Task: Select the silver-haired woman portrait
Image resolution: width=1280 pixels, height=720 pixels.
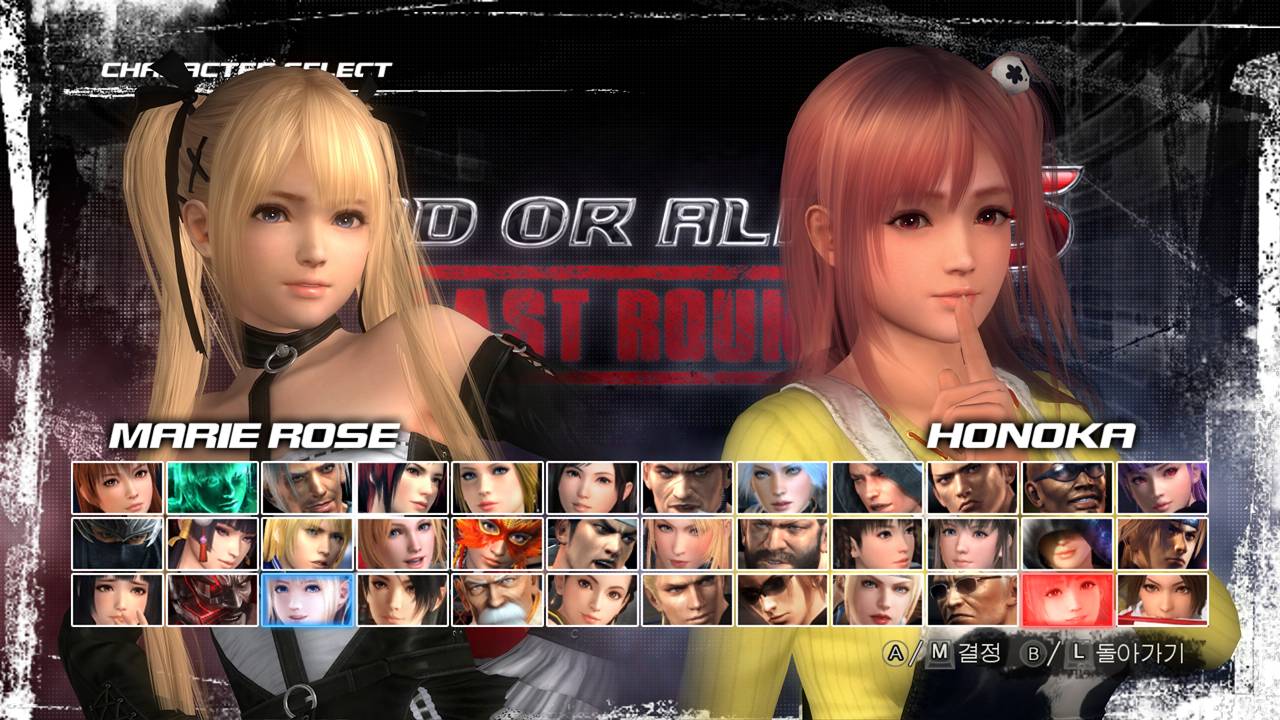Action: 782,487
